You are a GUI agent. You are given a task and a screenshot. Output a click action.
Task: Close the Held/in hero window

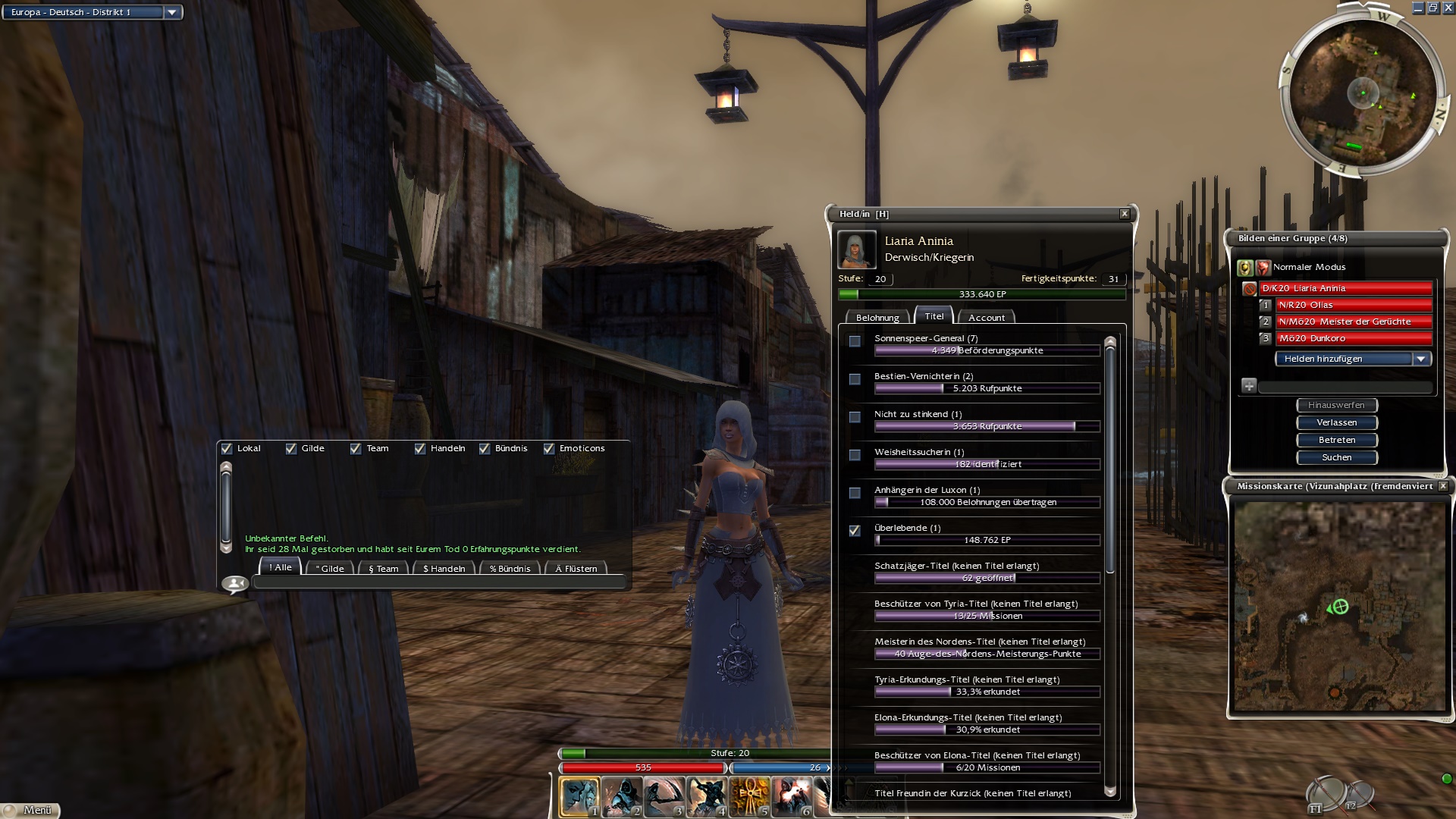click(1125, 214)
